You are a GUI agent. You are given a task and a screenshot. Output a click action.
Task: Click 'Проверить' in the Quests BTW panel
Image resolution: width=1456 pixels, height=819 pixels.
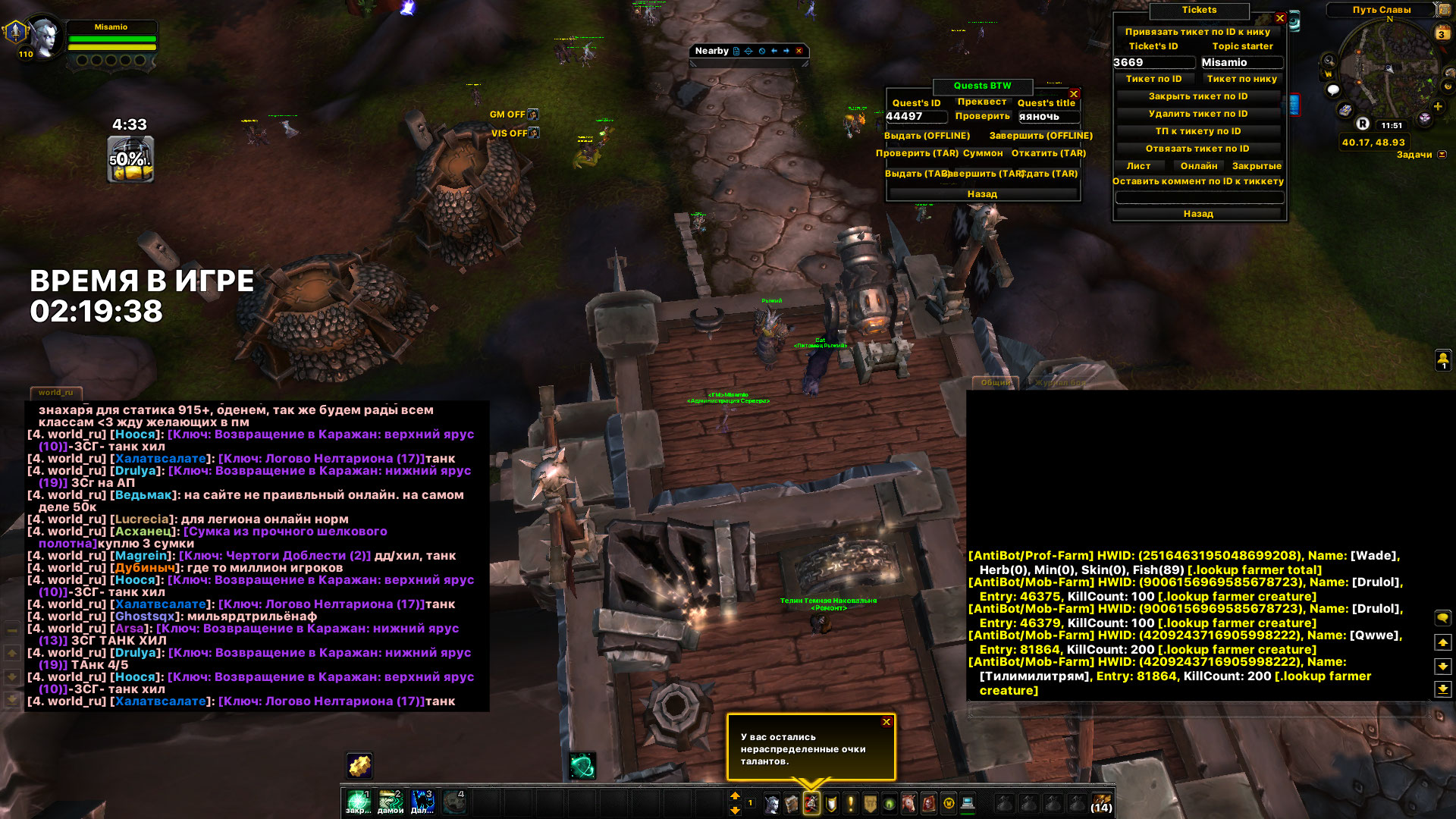(x=982, y=116)
